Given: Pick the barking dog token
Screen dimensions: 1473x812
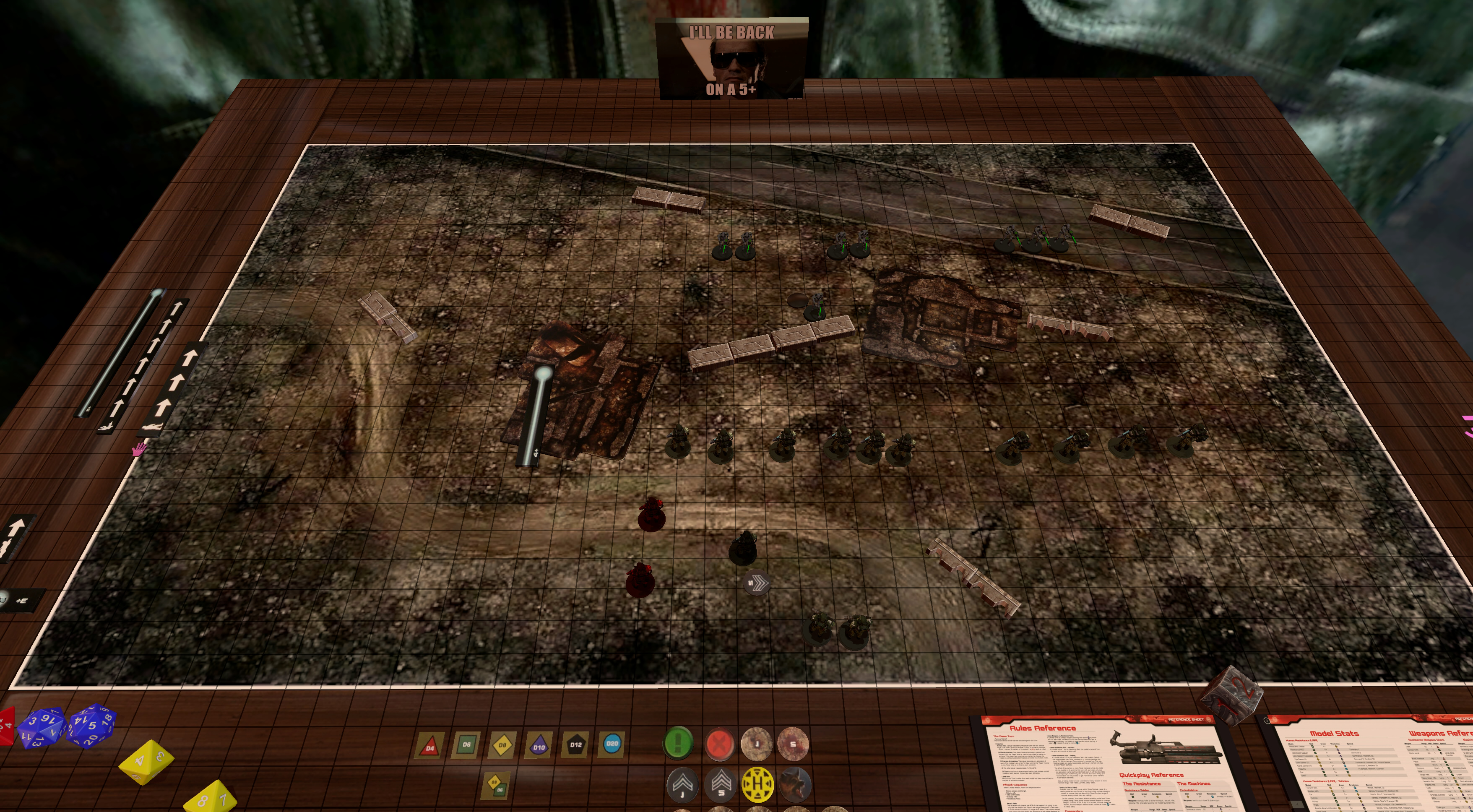Looking at the screenshot, I should (x=794, y=783).
